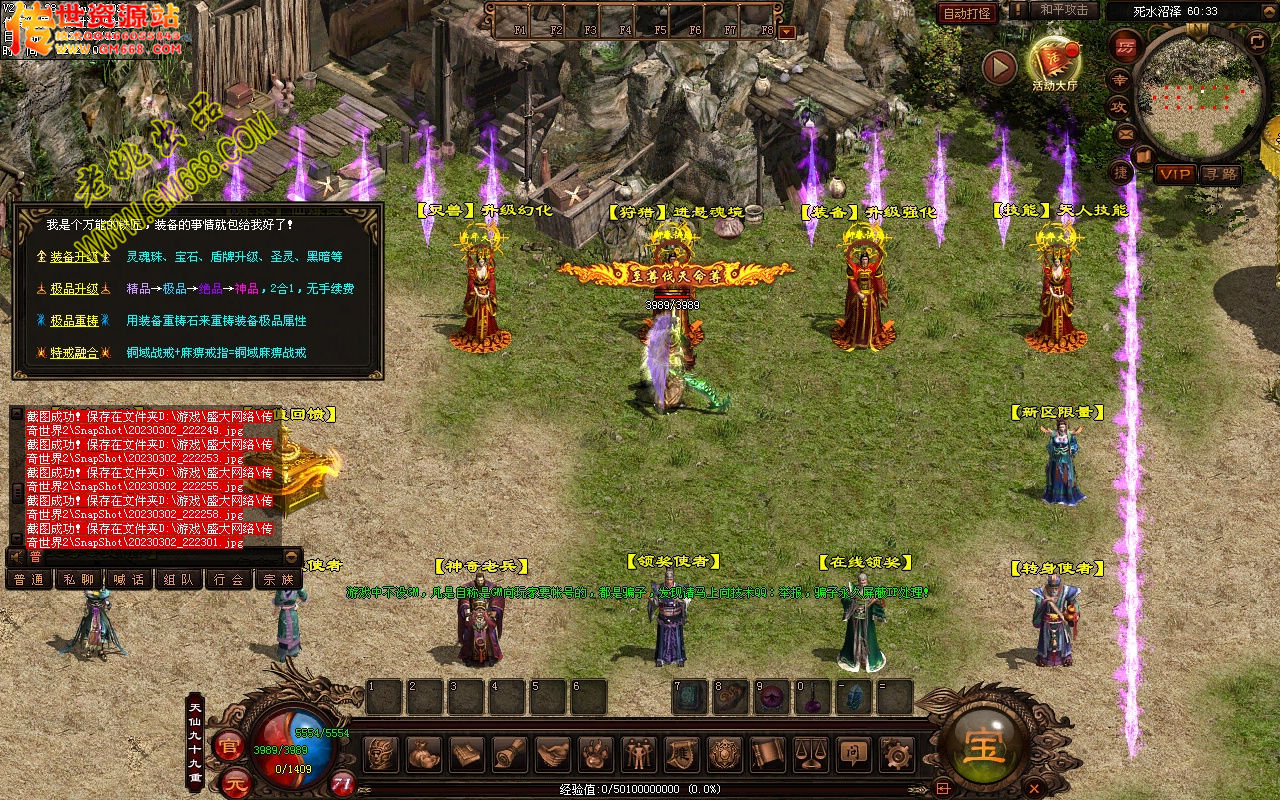Click the circular minimap
This screenshot has width=1280, height=800.
pos(1199,92)
